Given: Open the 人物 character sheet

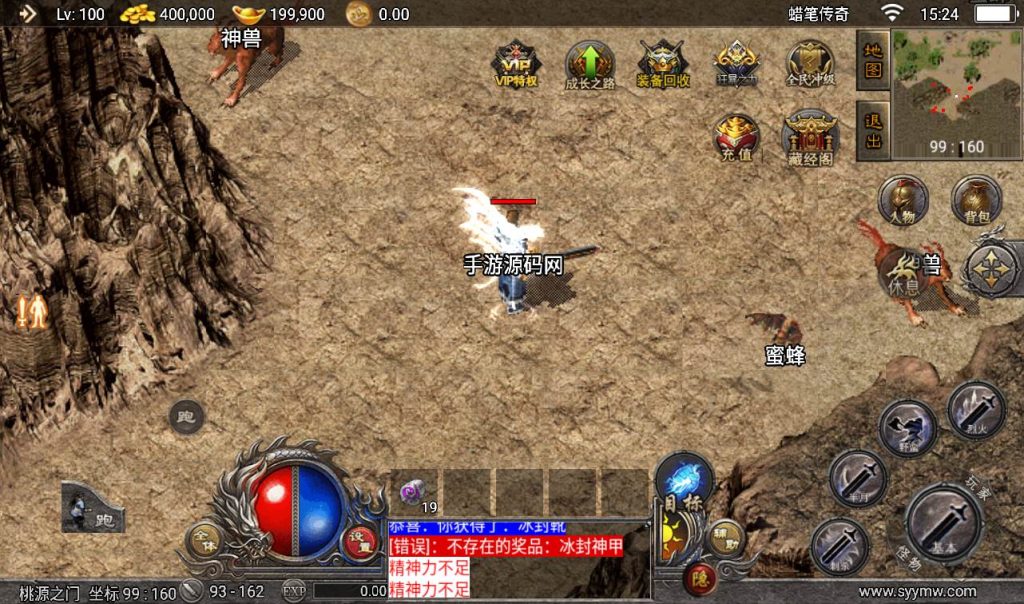Looking at the screenshot, I should [903, 199].
